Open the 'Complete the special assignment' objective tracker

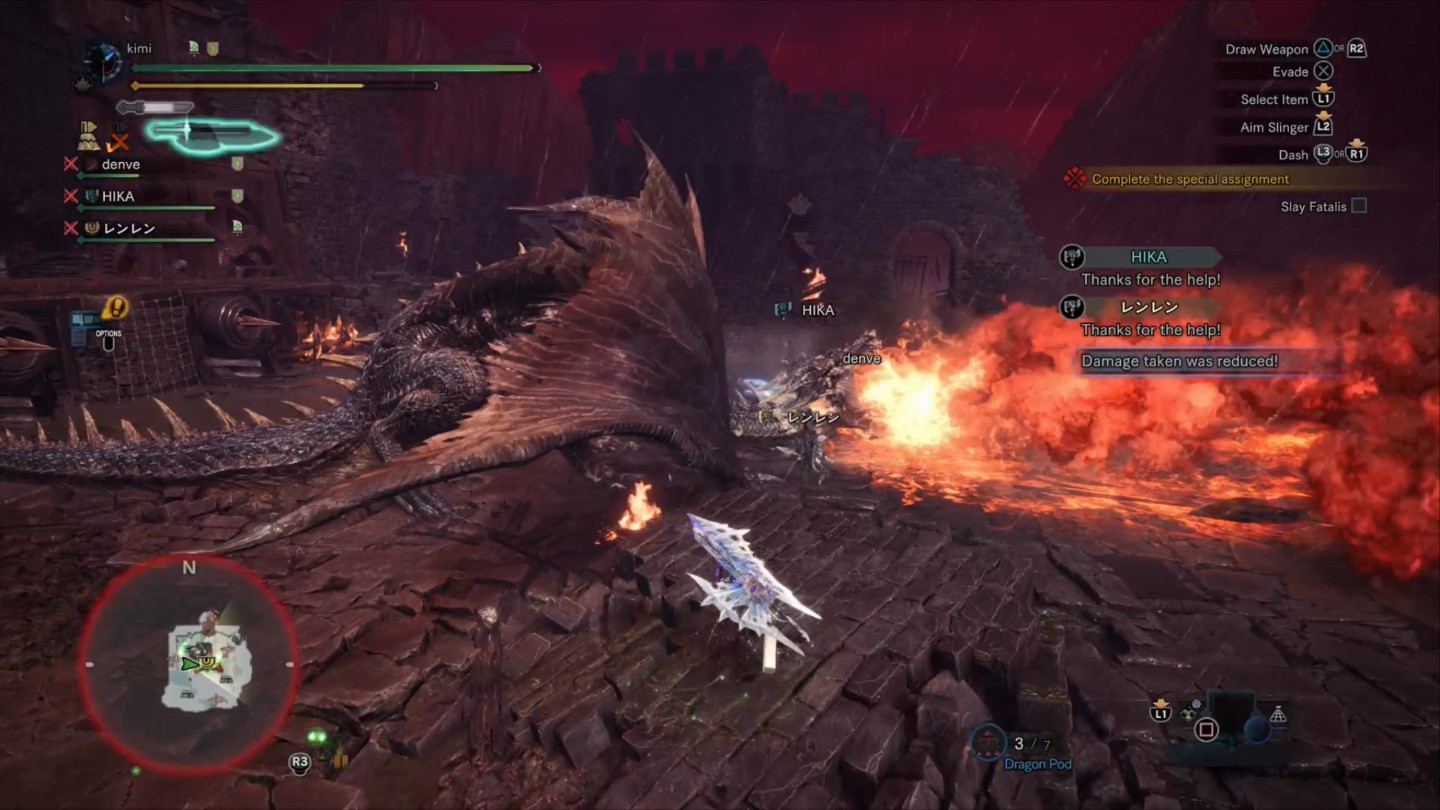1190,179
